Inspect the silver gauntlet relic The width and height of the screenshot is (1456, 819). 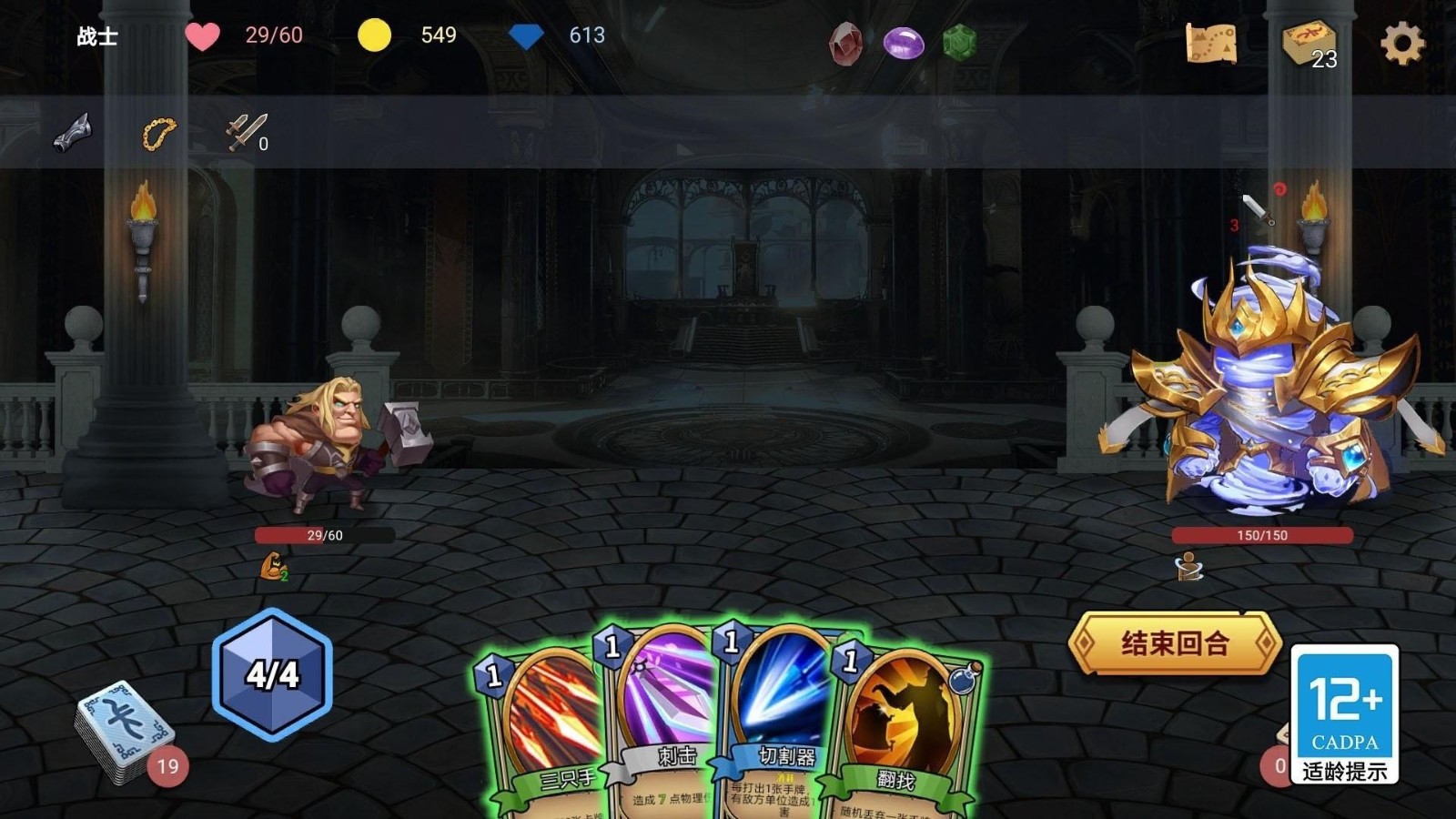point(73,133)
